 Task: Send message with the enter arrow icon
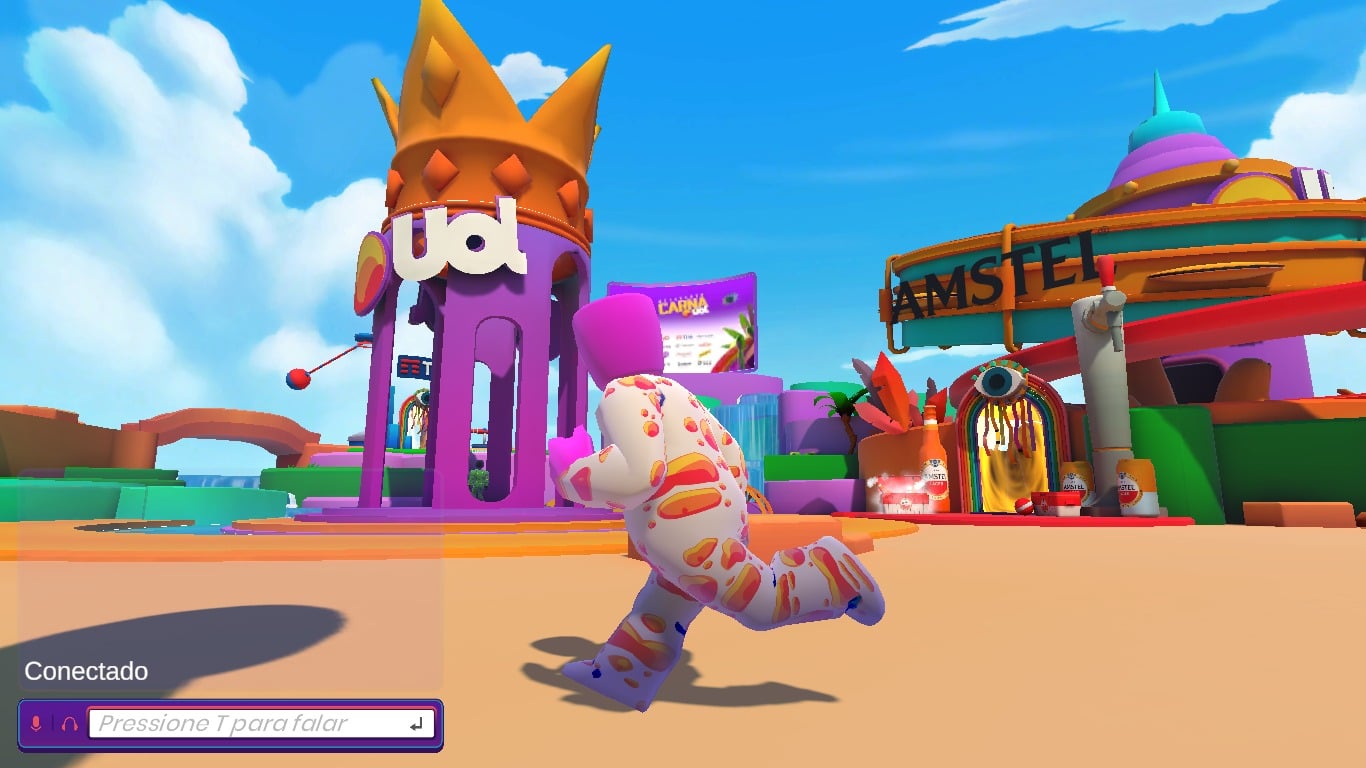tap(419, 723)
